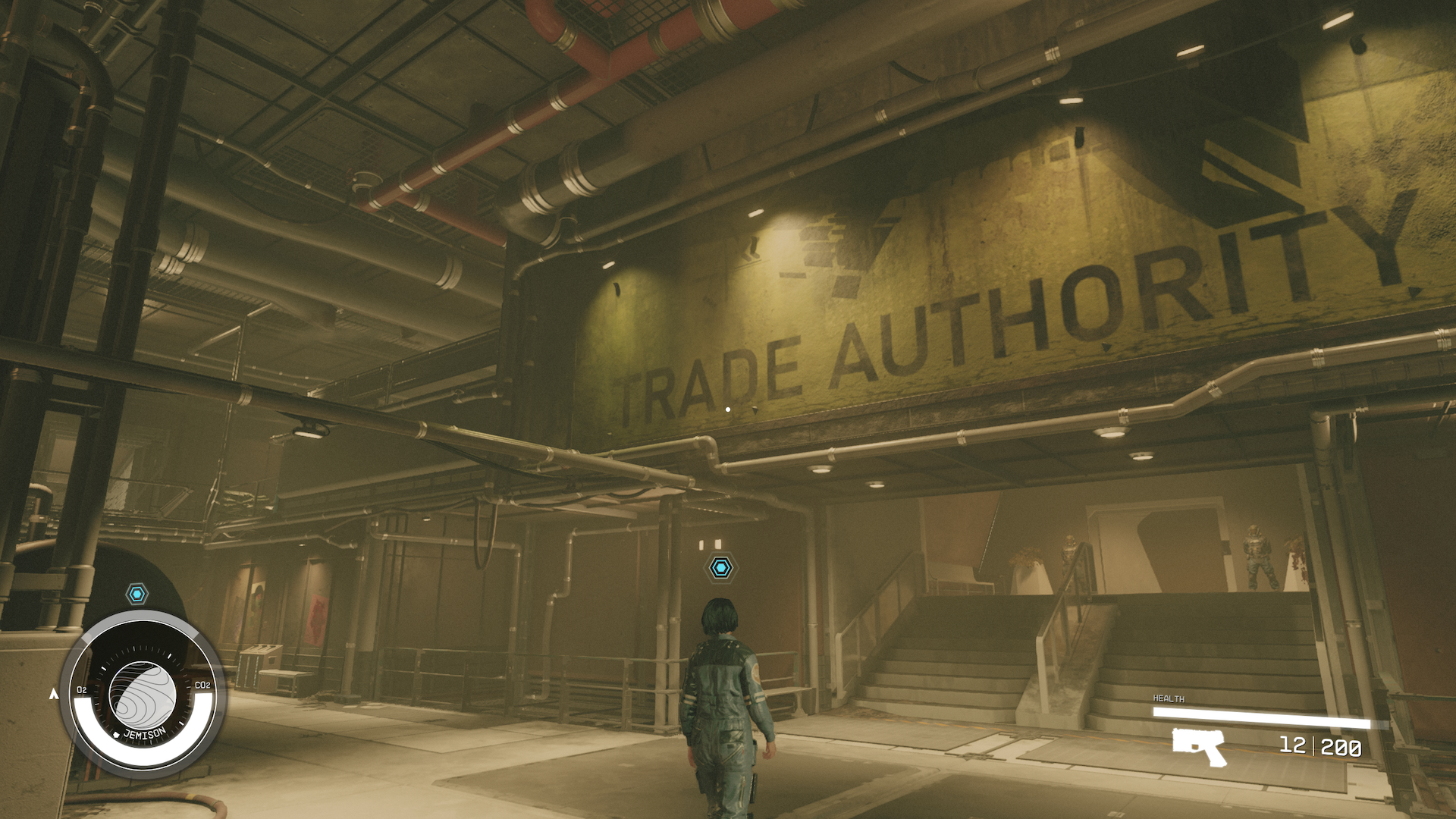Image resolution: width=1456 pixels, height=819 pixels.
Task: Click the quest marker beside the compass dial
Action: (x=136, y=594)
